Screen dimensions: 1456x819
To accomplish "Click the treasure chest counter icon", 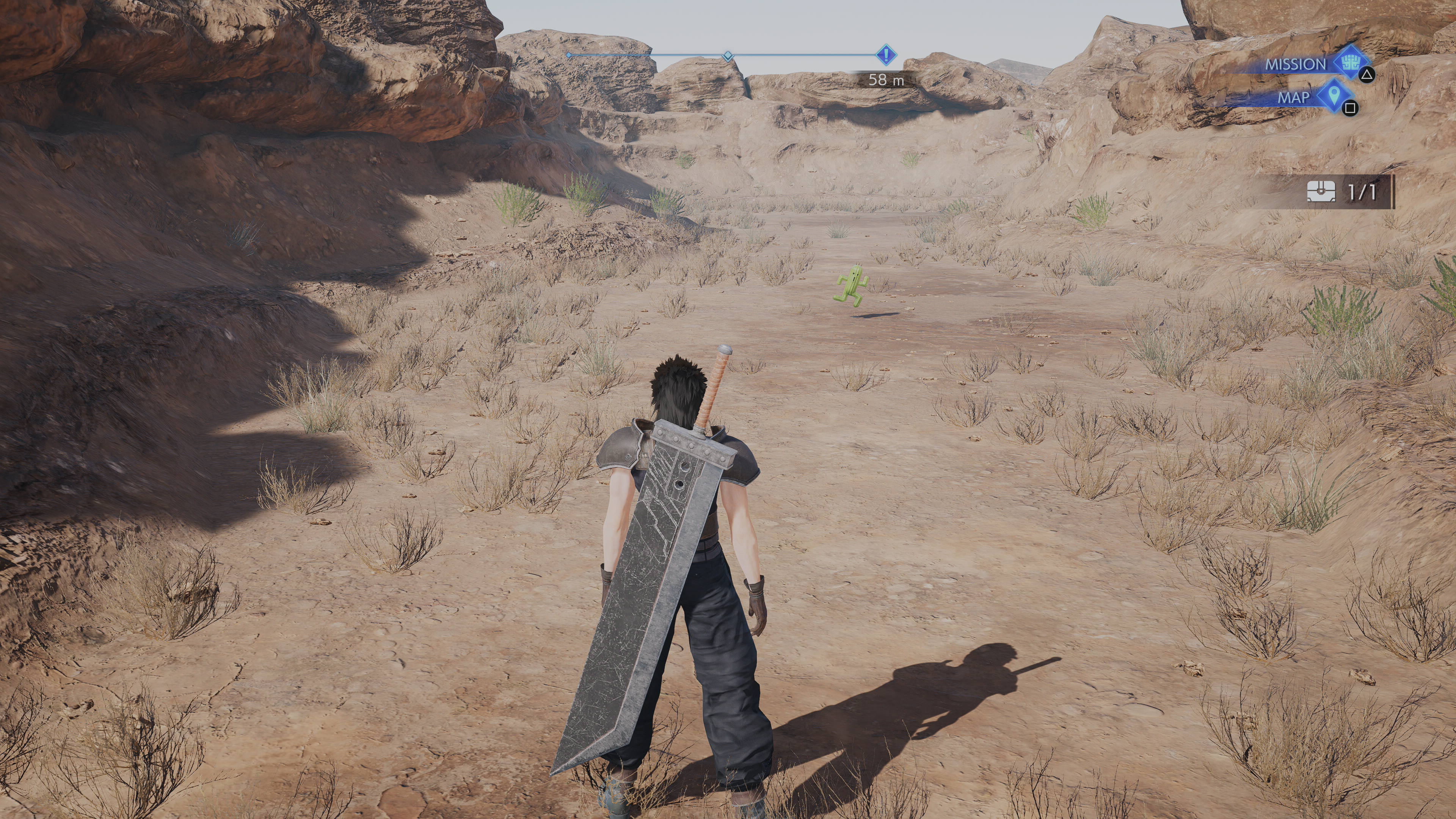I will pyautogui.click(x=1321, y=192).
